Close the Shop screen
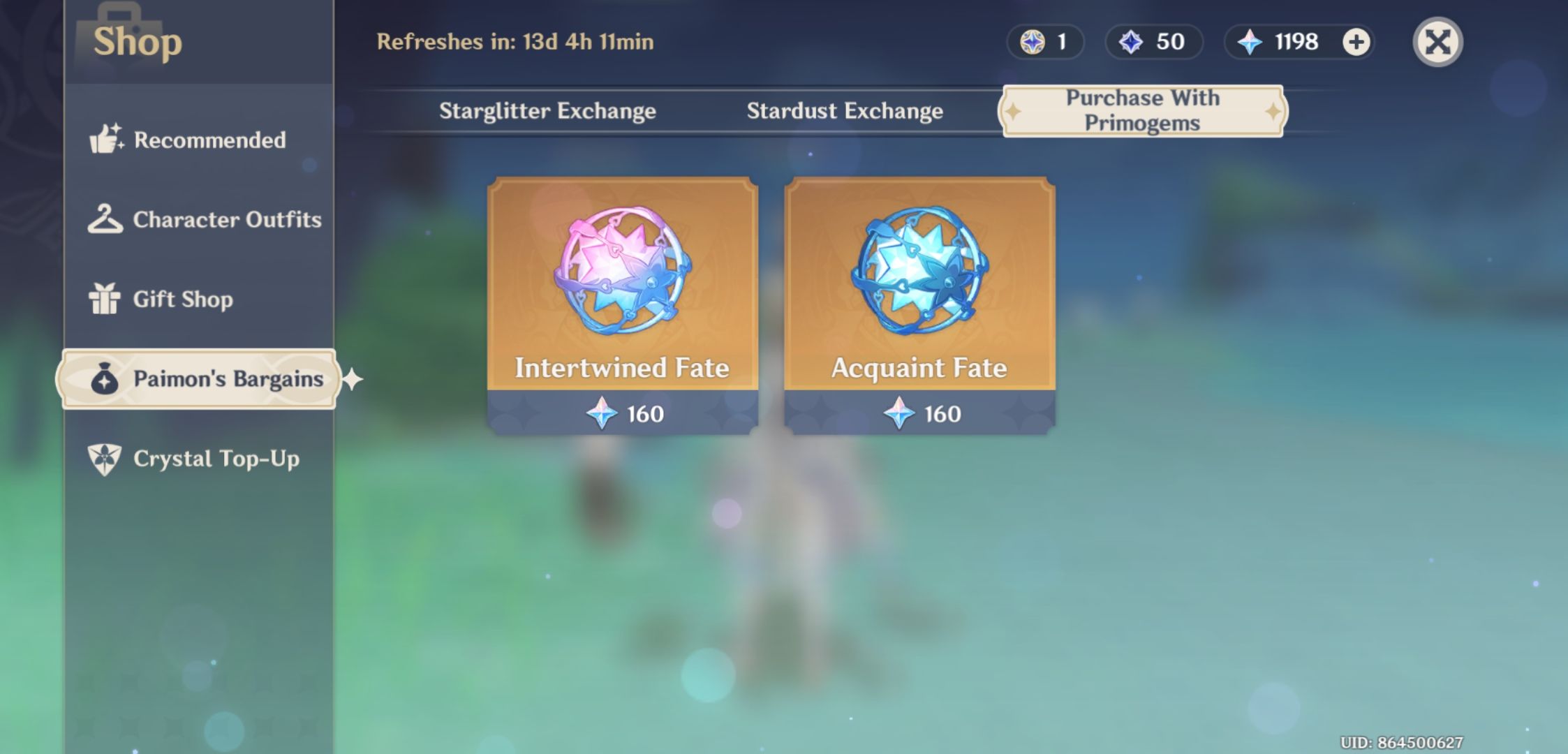This screenshot has width=1568, height=754. (1437, 42)
